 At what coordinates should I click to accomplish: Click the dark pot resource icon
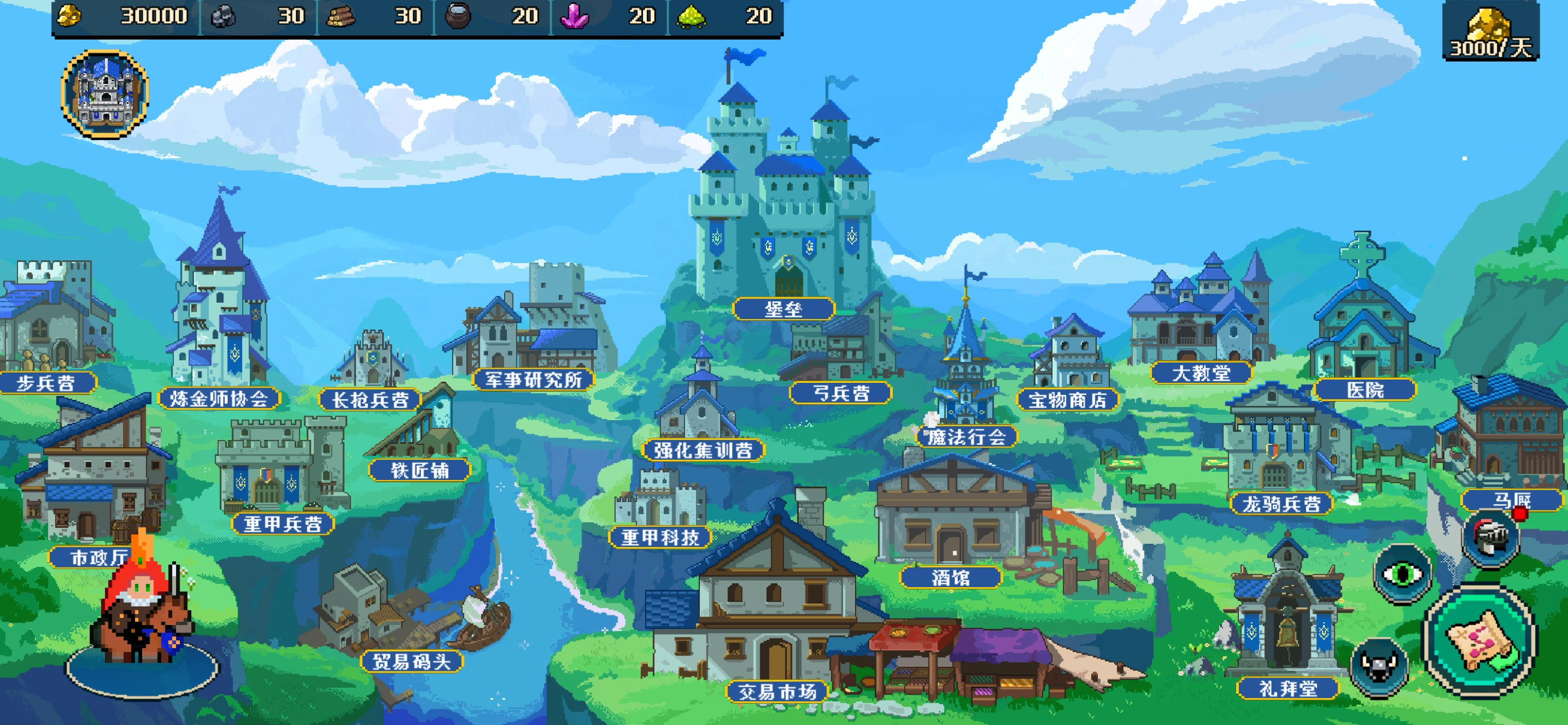click(x=457, y=16)
